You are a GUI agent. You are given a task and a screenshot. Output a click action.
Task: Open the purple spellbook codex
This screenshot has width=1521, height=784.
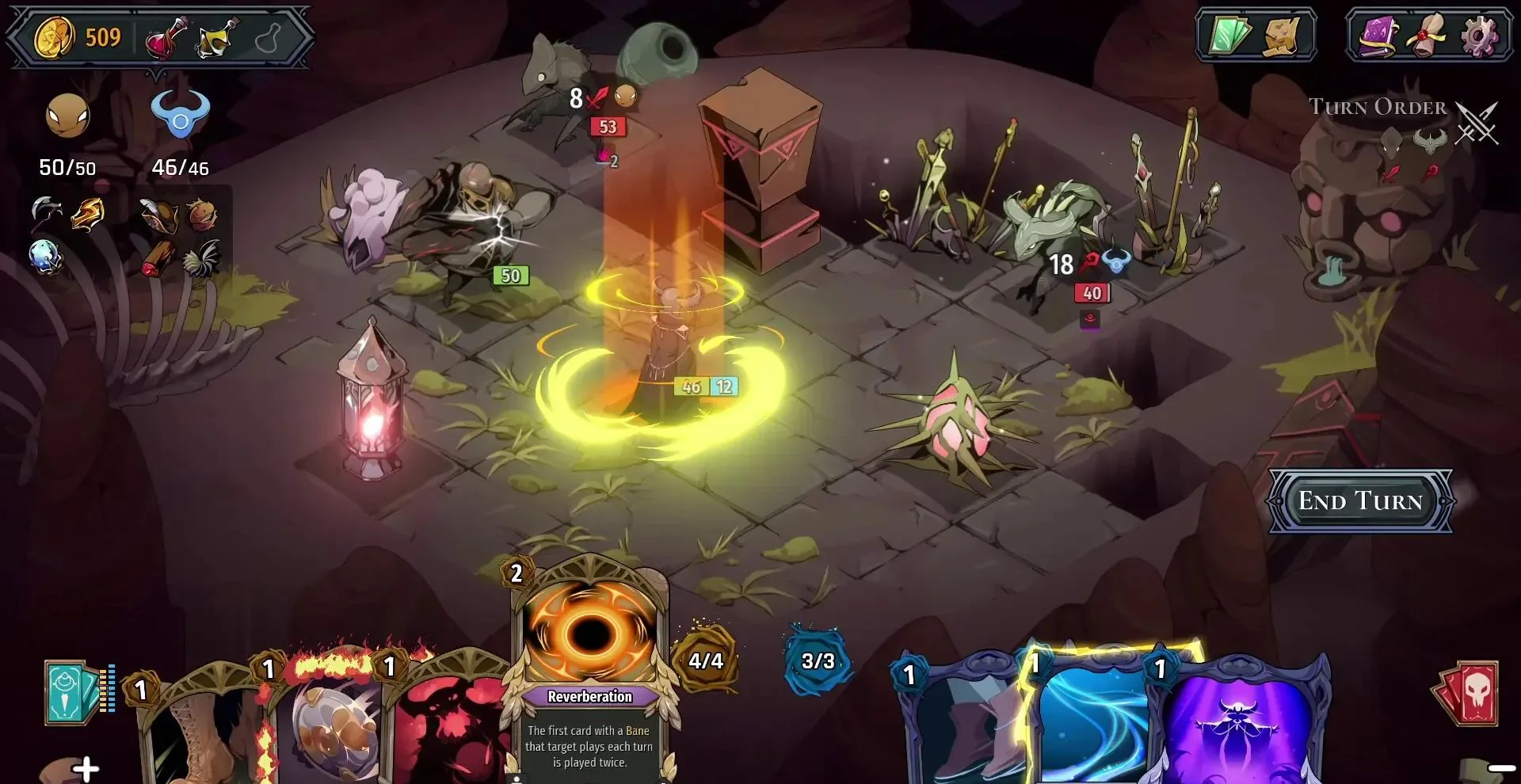point(1379,36)
